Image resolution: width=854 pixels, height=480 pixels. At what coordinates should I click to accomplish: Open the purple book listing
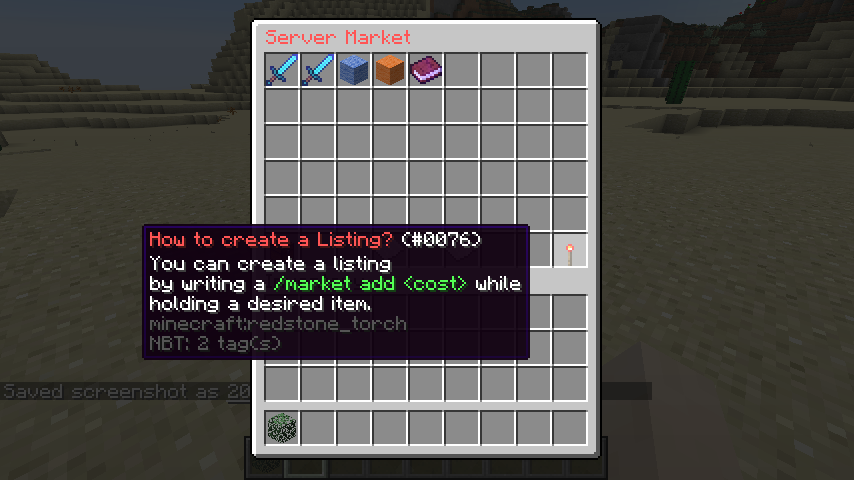point(426,70)
